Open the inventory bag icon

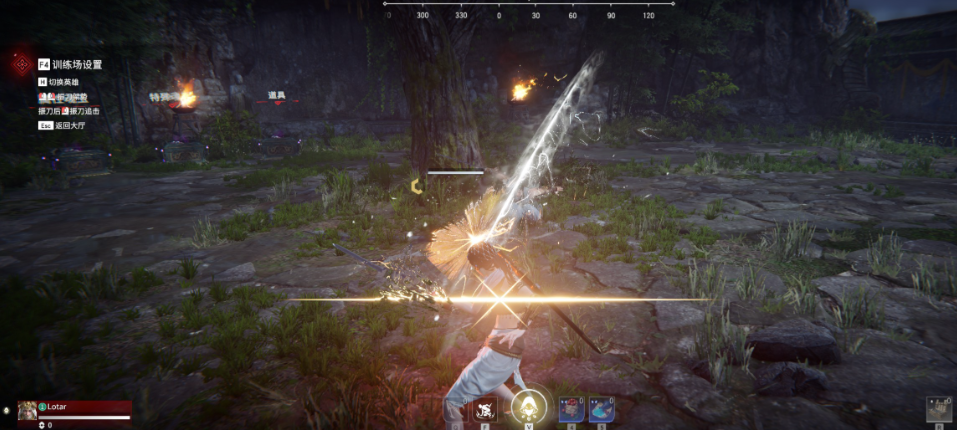938,409
